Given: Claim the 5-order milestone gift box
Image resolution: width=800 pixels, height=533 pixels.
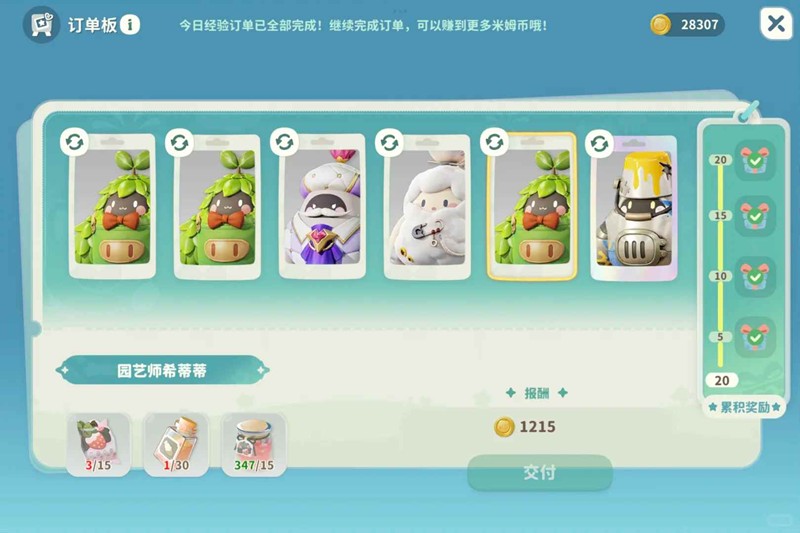Looking at the screenshot, I should tap(754, 337).
